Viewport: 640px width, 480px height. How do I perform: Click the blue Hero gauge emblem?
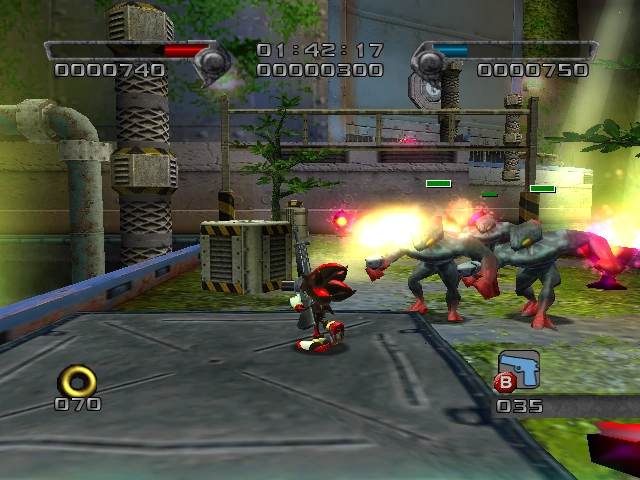(x=429, y=62)
